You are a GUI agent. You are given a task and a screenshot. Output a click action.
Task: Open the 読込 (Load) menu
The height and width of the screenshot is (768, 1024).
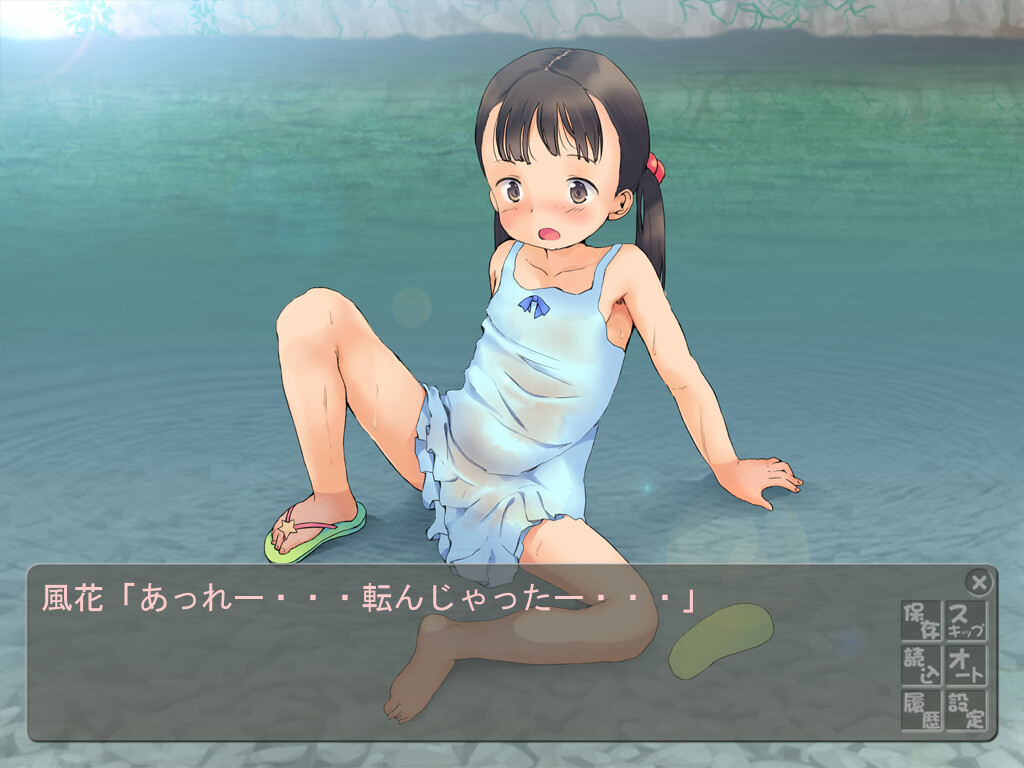click(x=921, y=665)
